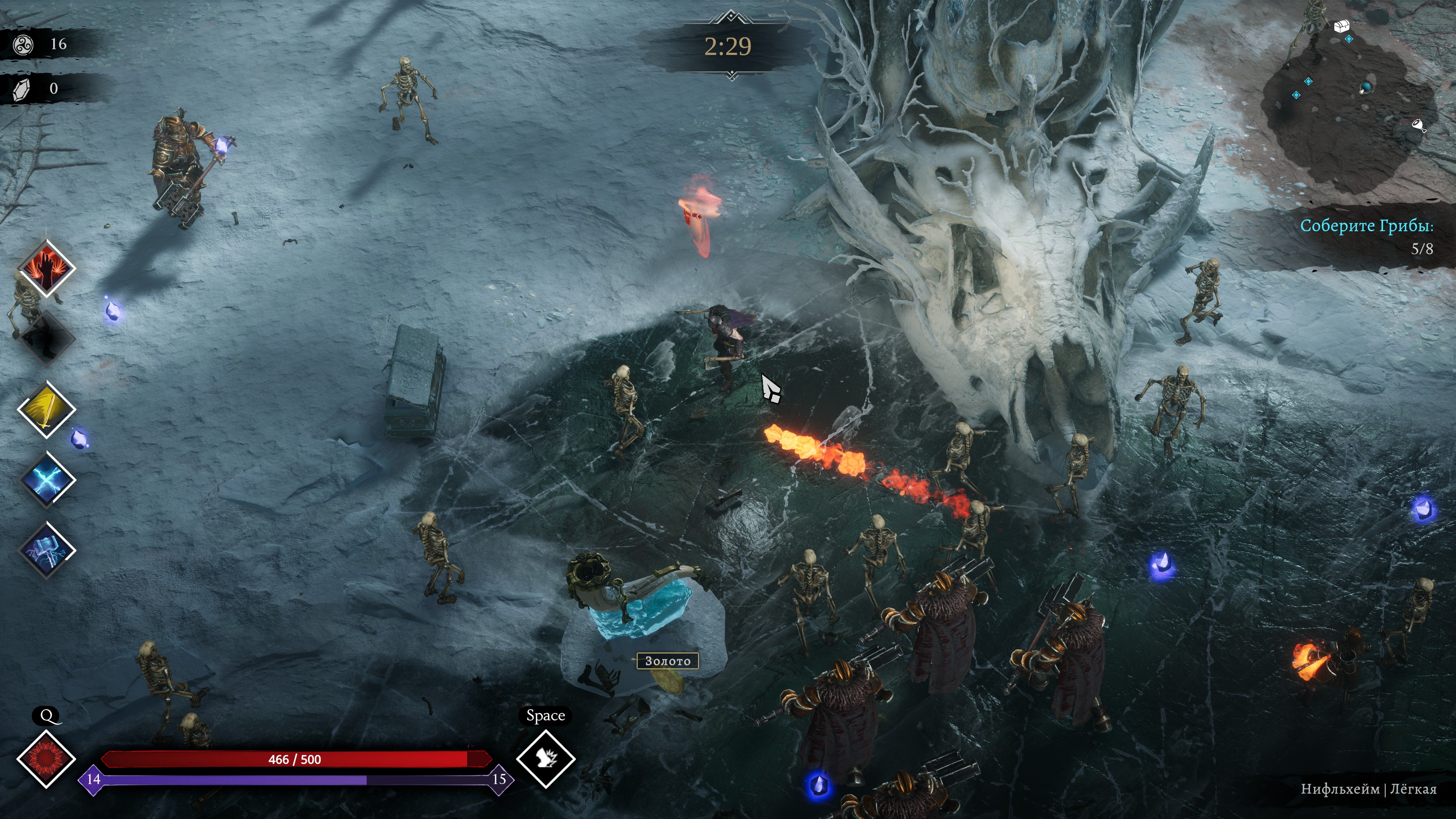Trigger the Space dash ability icon
Viewport: 1456px width, 819px height.
pyautogui.click(x=546, y=758)
